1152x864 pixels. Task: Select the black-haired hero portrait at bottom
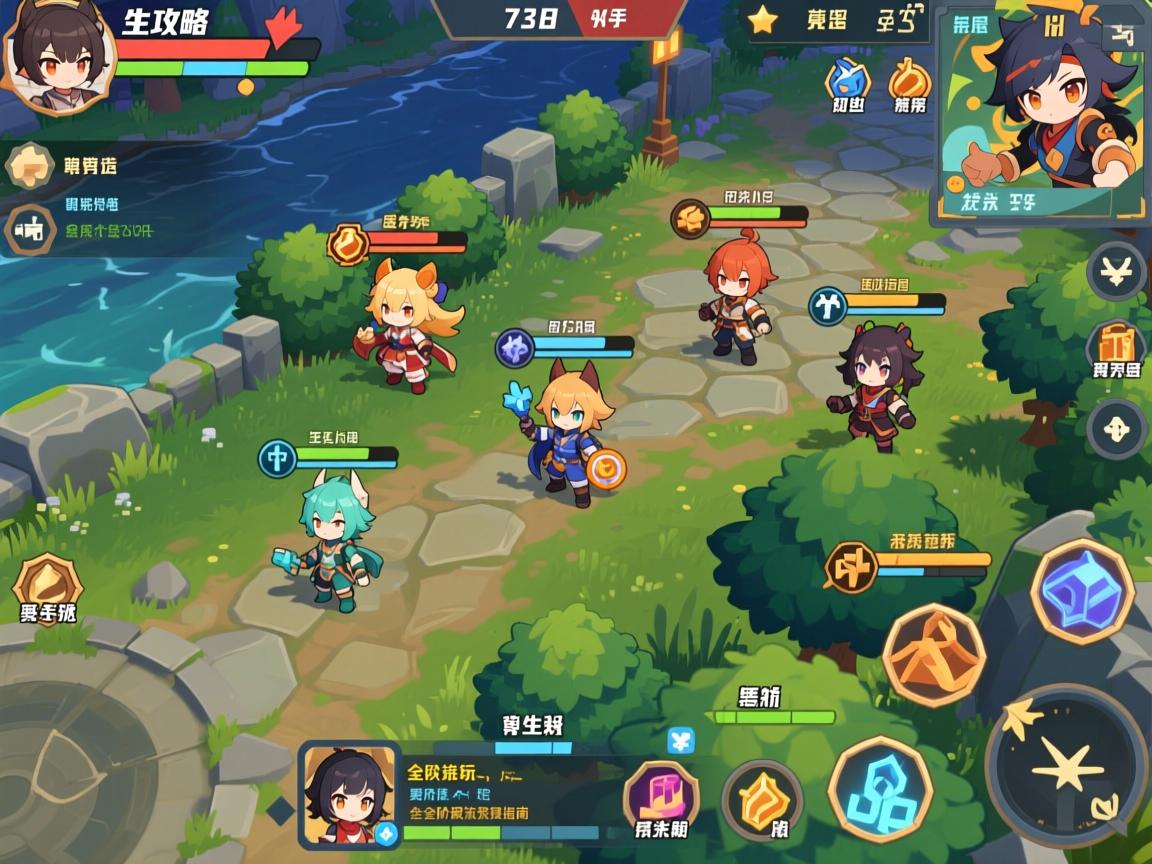349,794
